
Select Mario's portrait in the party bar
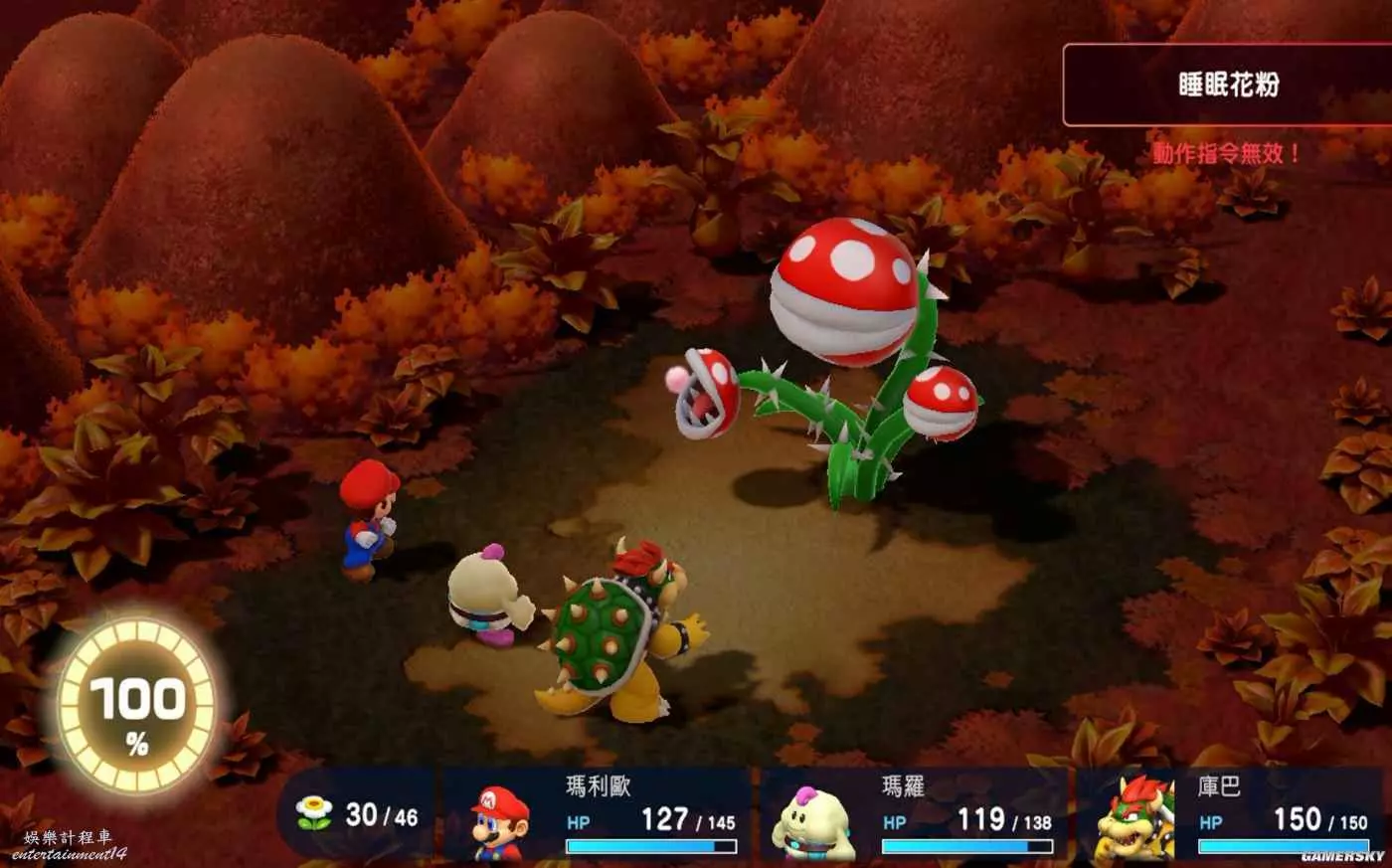499,821
